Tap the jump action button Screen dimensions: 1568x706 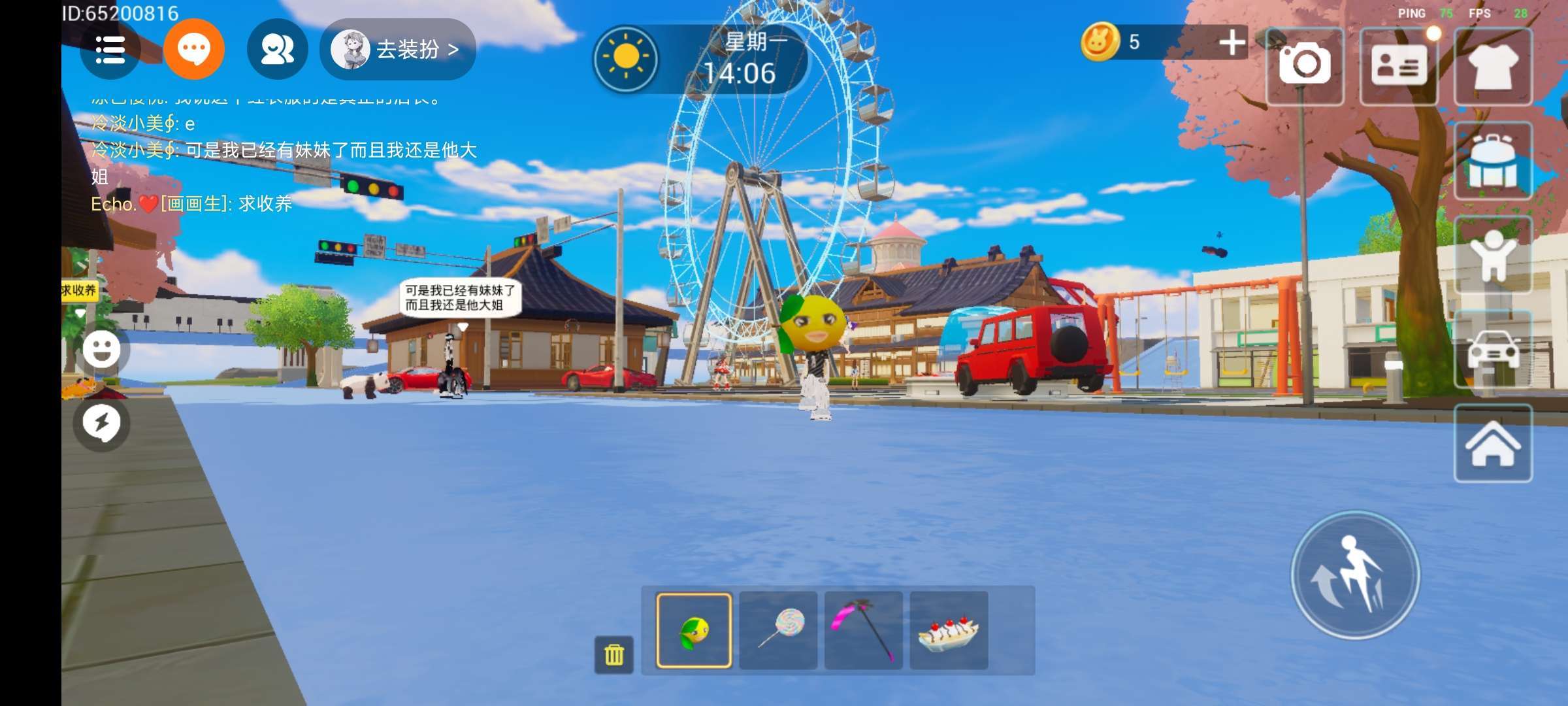pos(1356,575)
